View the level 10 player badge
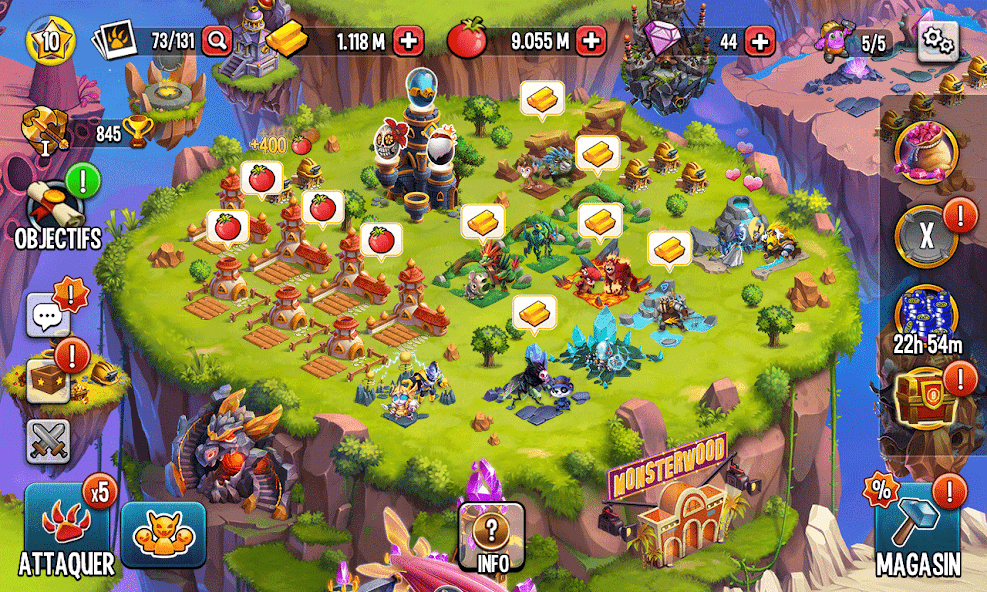The width and height of the screenshot is (987, 592). tap(49, 41)
